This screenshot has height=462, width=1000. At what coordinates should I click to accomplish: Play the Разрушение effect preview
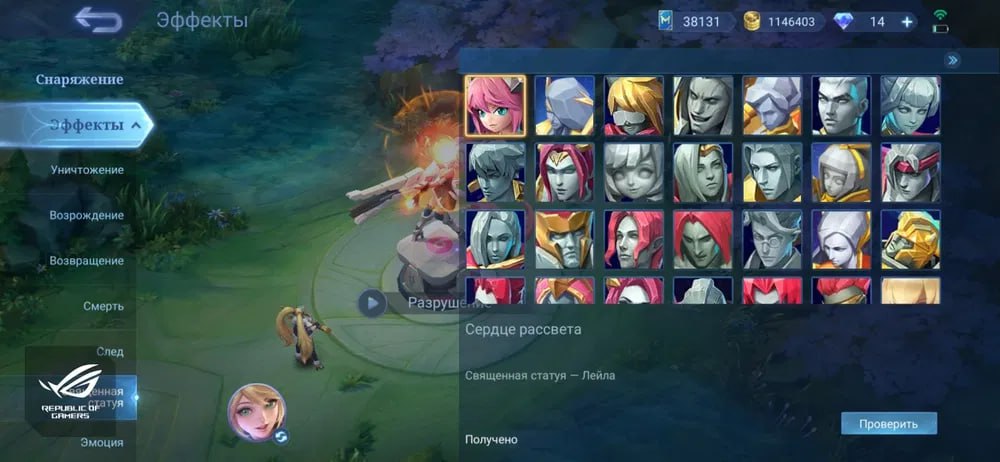(x=372, y=303)
